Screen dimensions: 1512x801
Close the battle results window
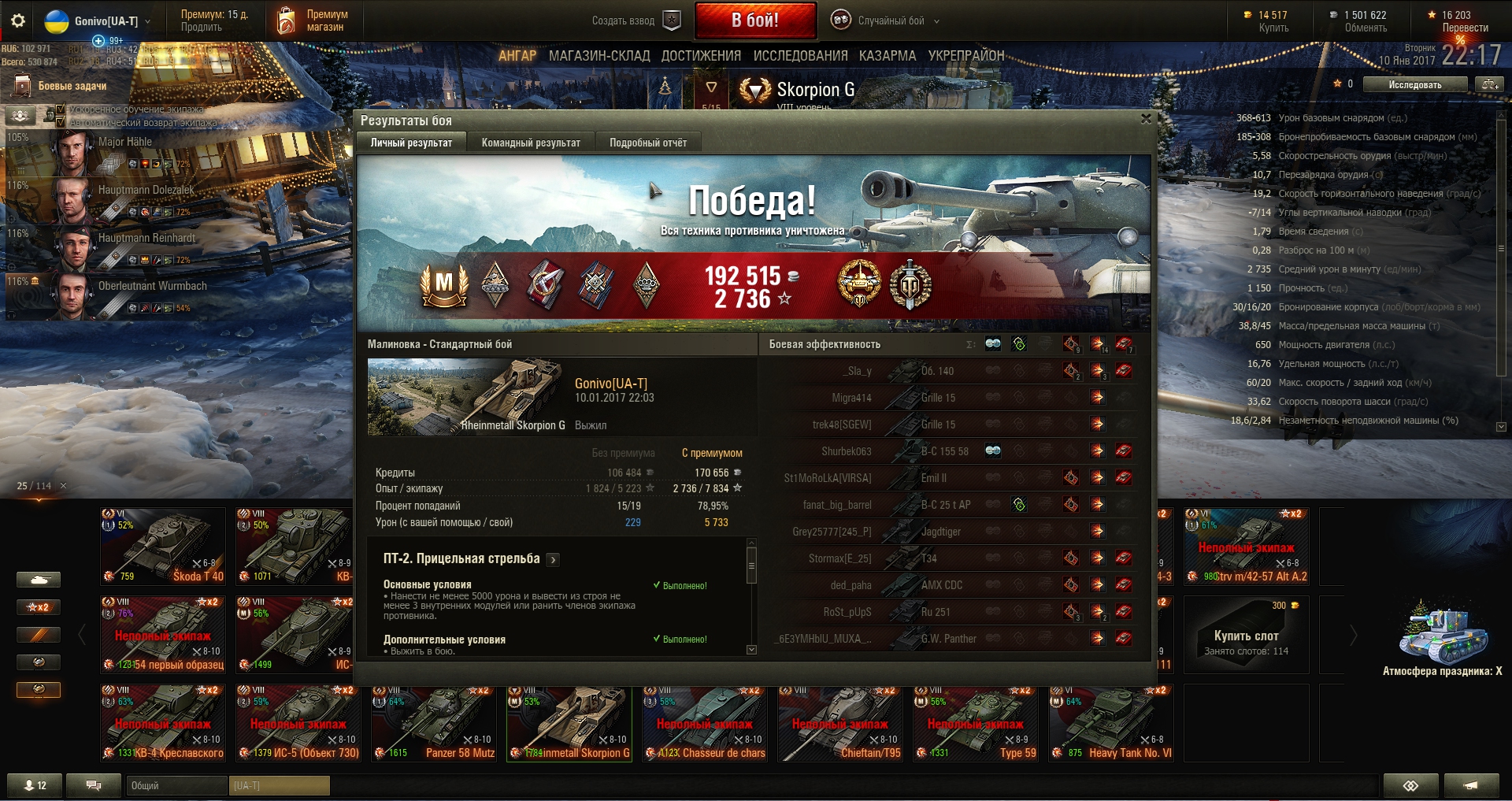pos(1146,119)
